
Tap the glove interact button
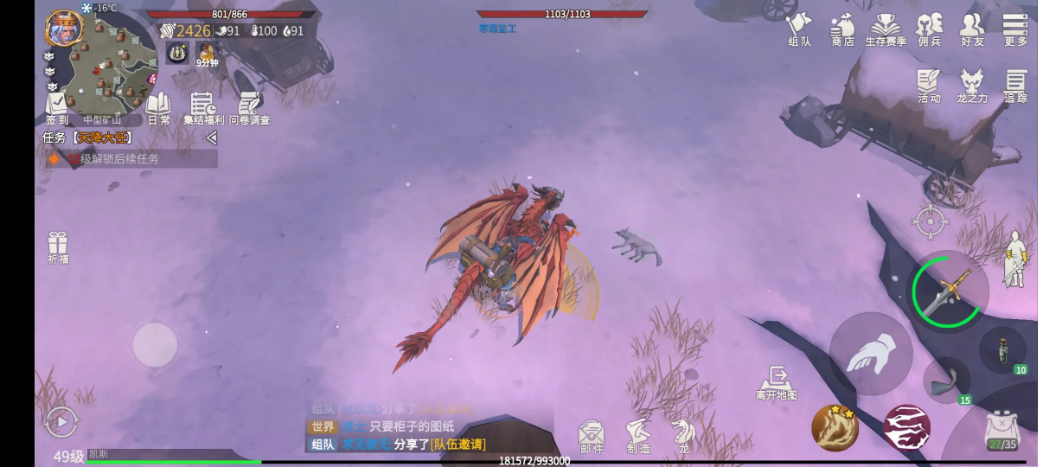(x=869, y=354)
